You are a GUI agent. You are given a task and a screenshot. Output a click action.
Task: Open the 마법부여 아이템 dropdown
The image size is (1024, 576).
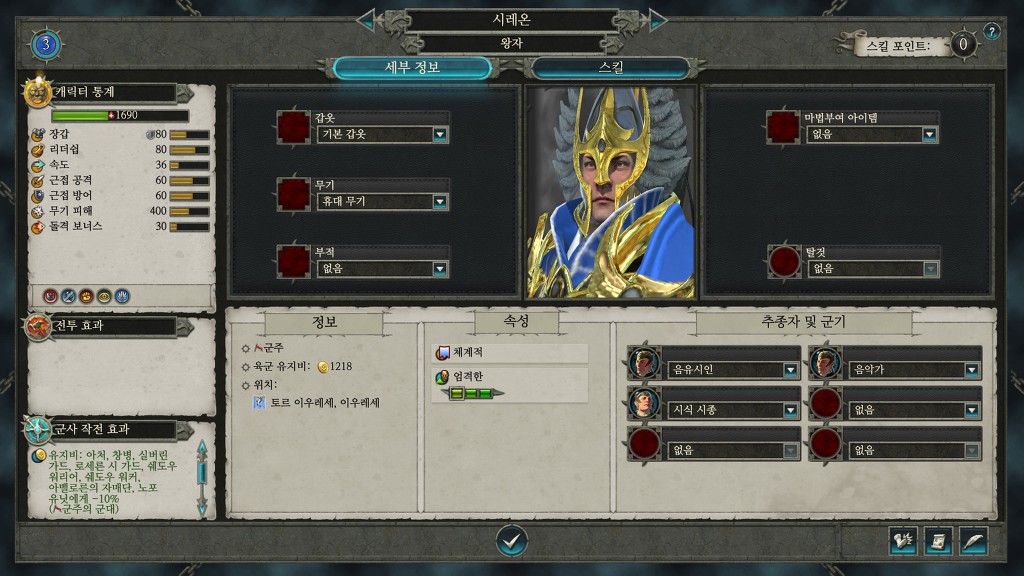pos(929,135)
